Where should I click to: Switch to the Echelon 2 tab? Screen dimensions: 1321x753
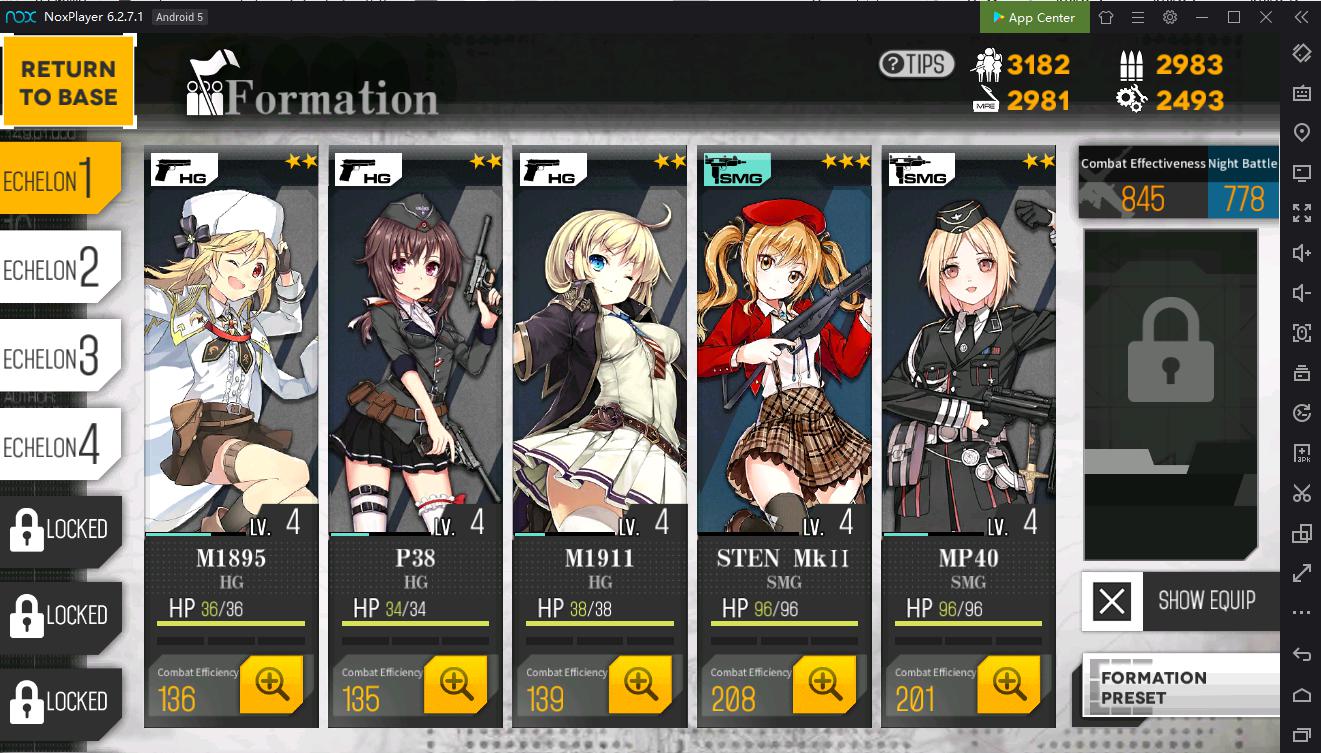[60, 268]
